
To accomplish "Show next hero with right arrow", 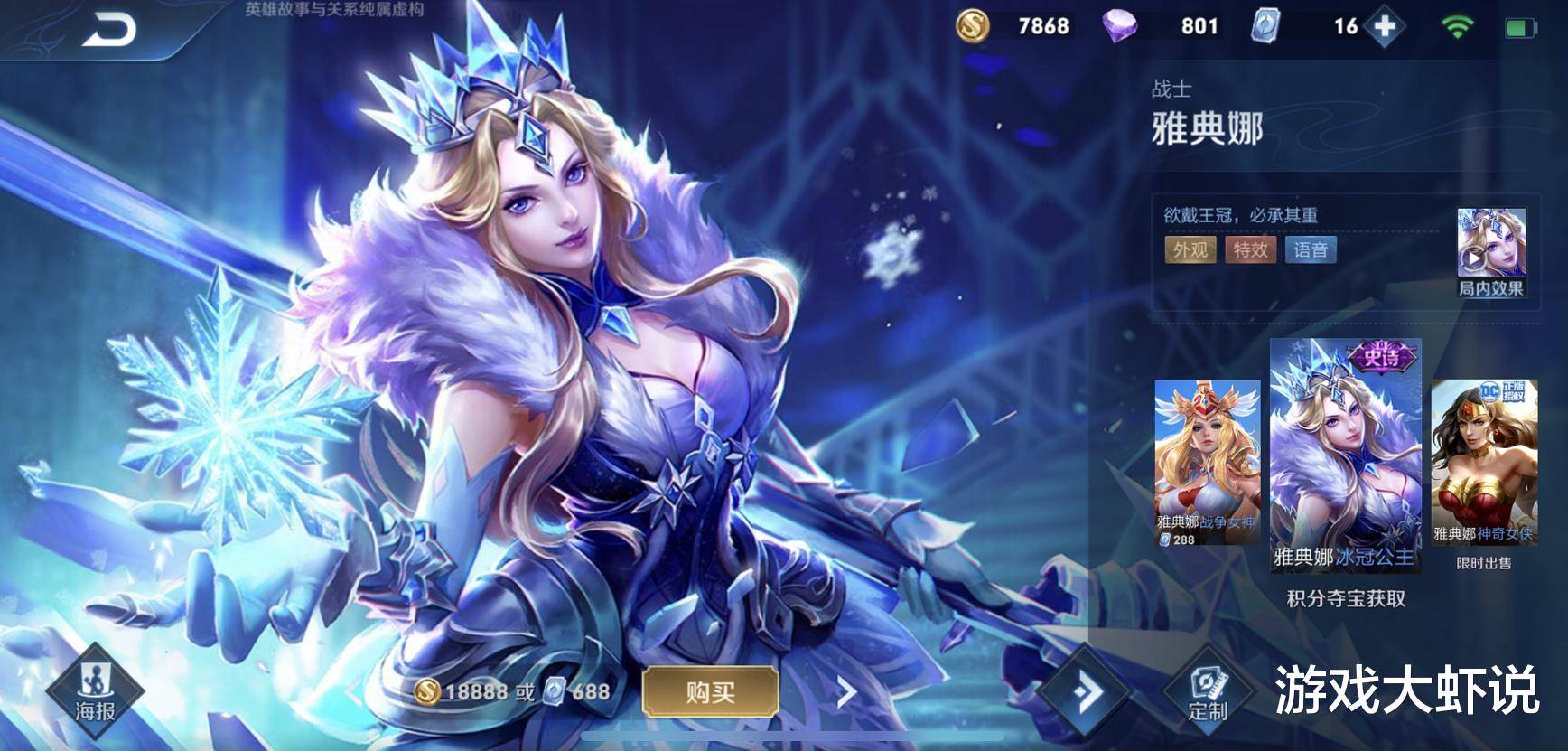I will [x=846, y=693].
